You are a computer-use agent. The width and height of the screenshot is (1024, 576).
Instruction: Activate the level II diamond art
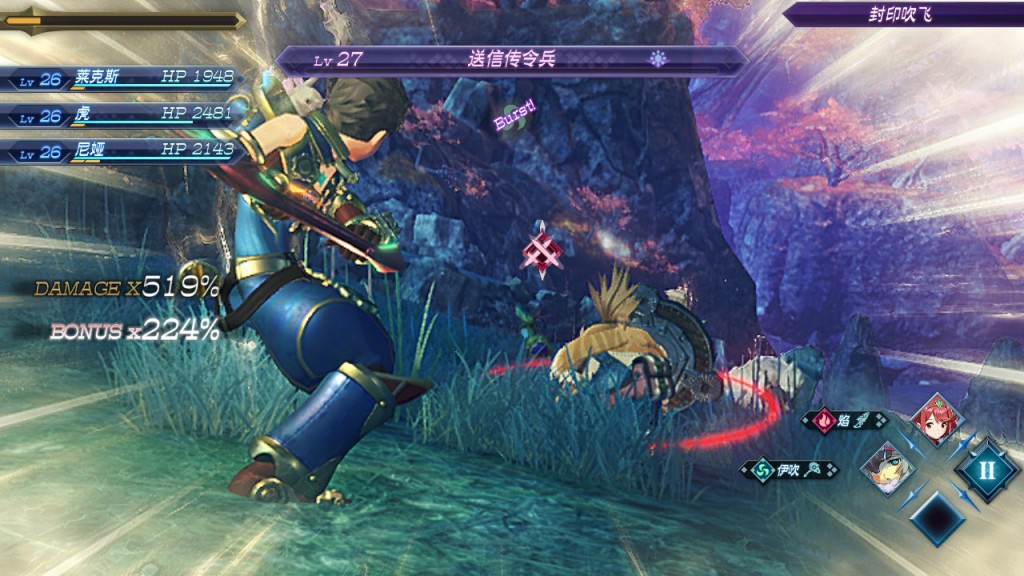coord(985,468)
